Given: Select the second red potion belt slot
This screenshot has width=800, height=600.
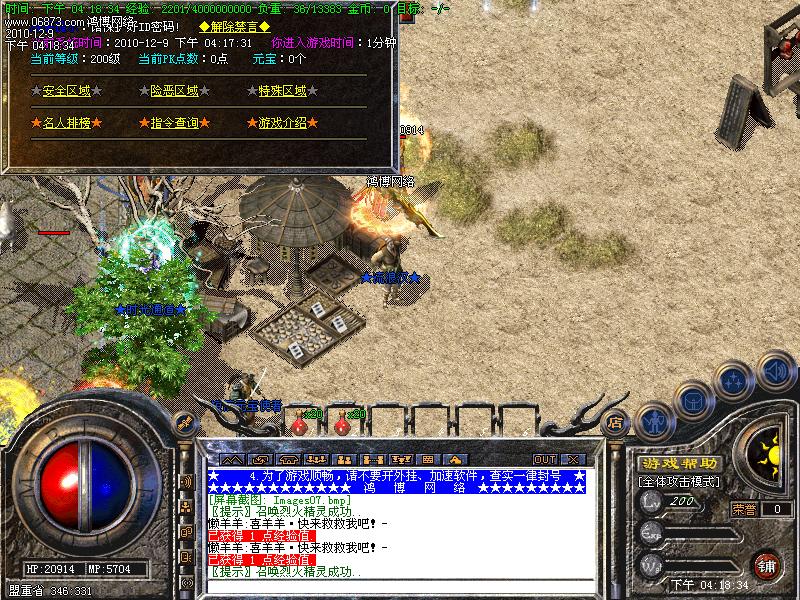Looking at the screenshot, I should (342, 425).
